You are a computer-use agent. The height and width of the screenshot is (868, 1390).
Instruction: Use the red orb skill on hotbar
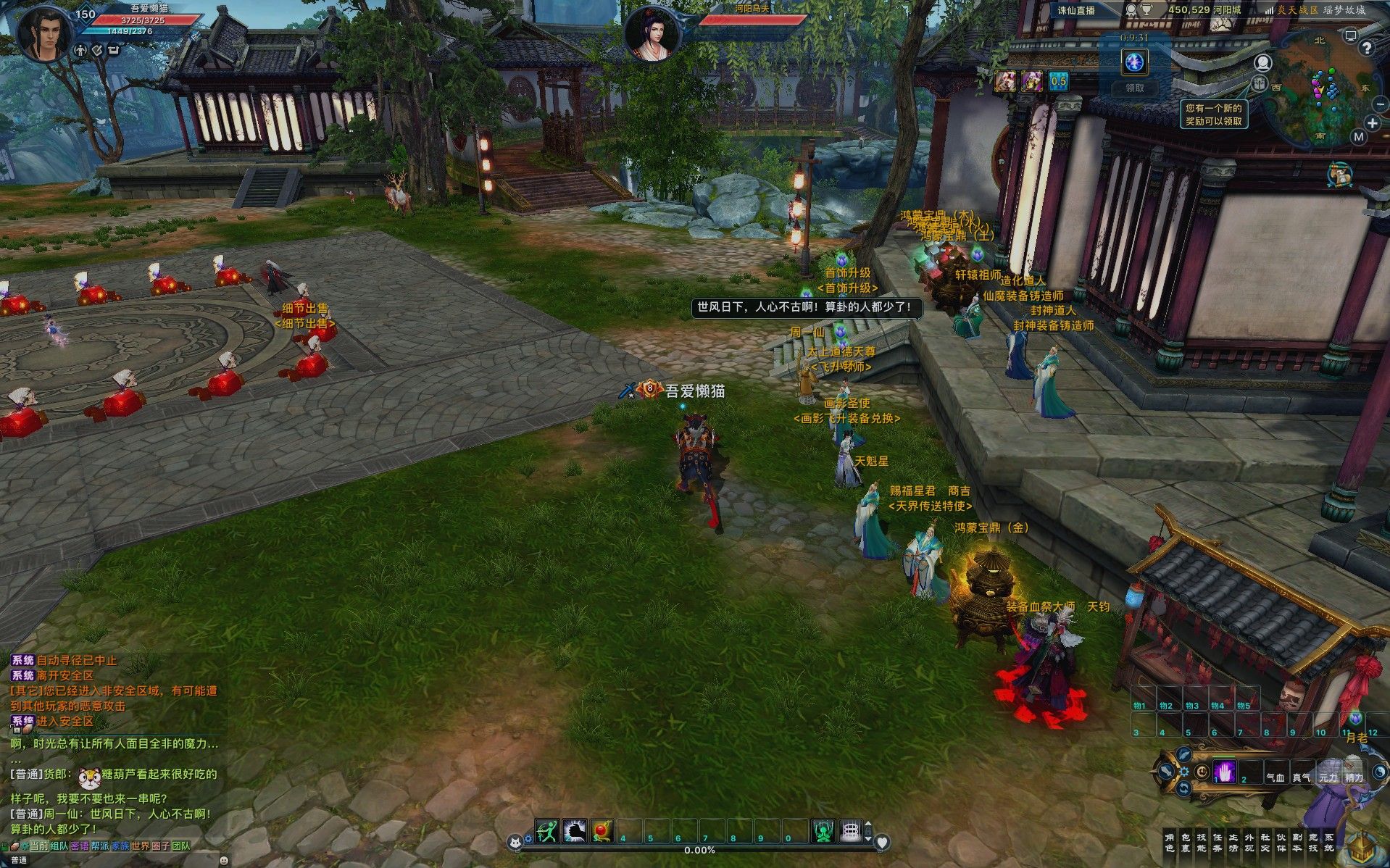[602, 831]
